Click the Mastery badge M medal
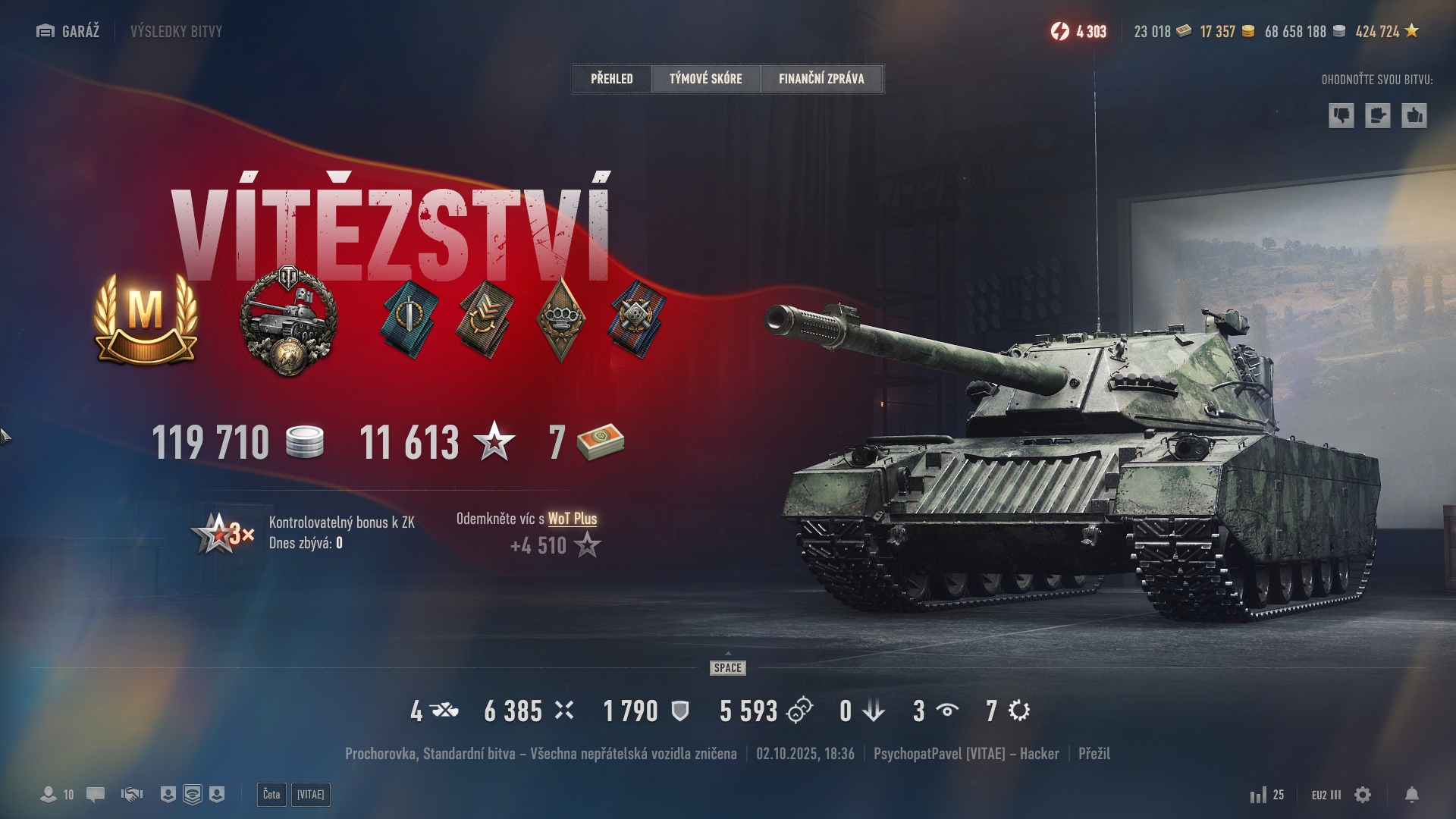Viewport: 1456px width, 819px height. 146,318
